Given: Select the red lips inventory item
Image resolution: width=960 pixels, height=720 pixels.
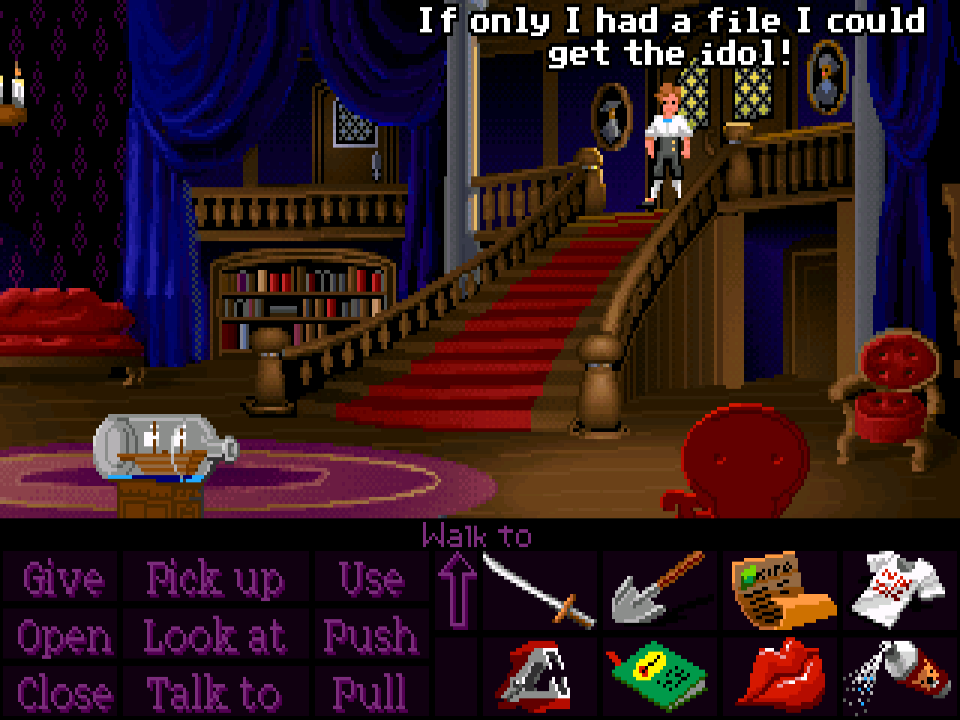Looking at the screenshot, I should (780, 672).
